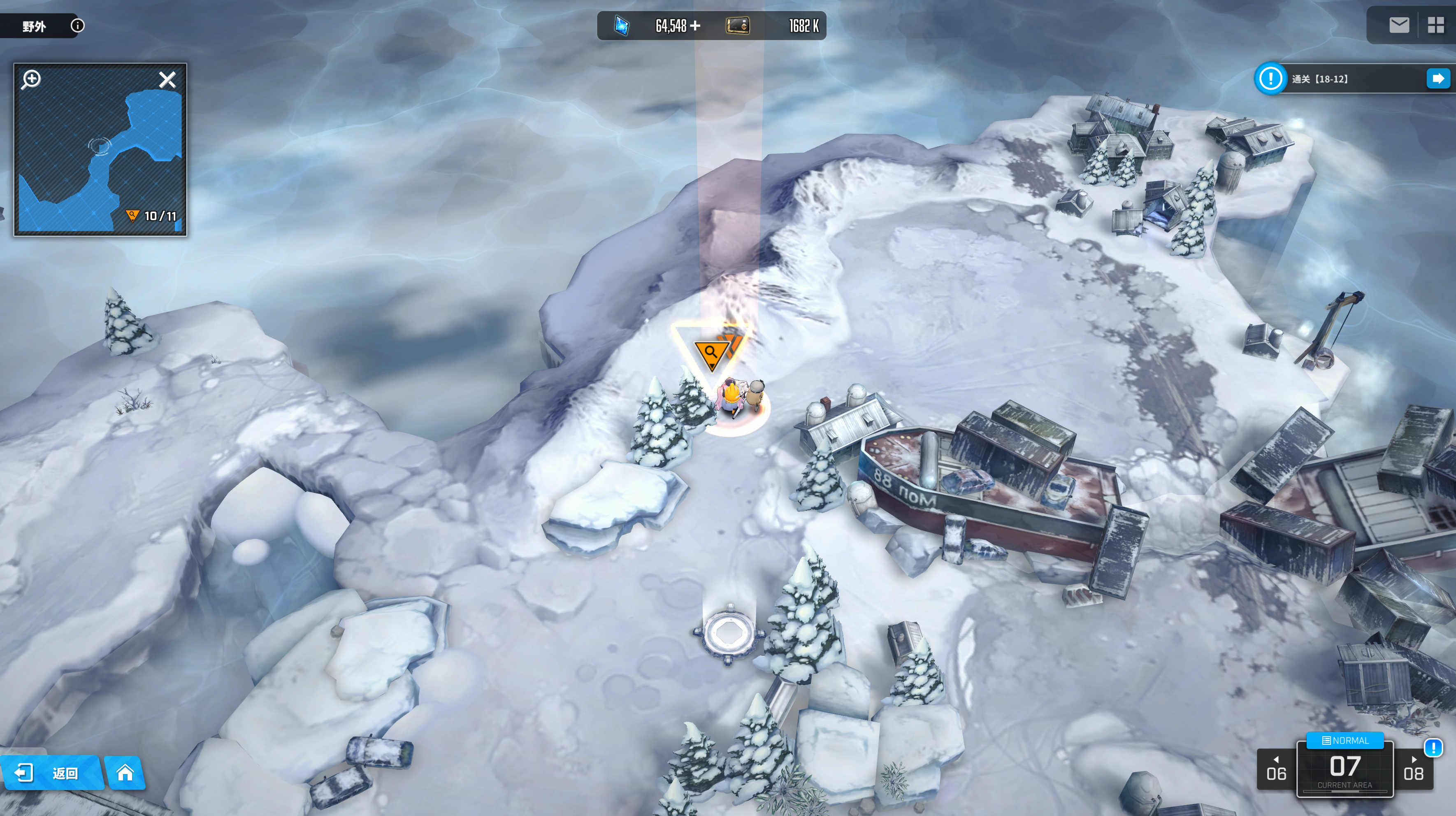Image resolution: width=1456 pixels, height=816 pixels.
Task: Go to the 通关 [18-12] mission arrow
Action: point(1437,78)
